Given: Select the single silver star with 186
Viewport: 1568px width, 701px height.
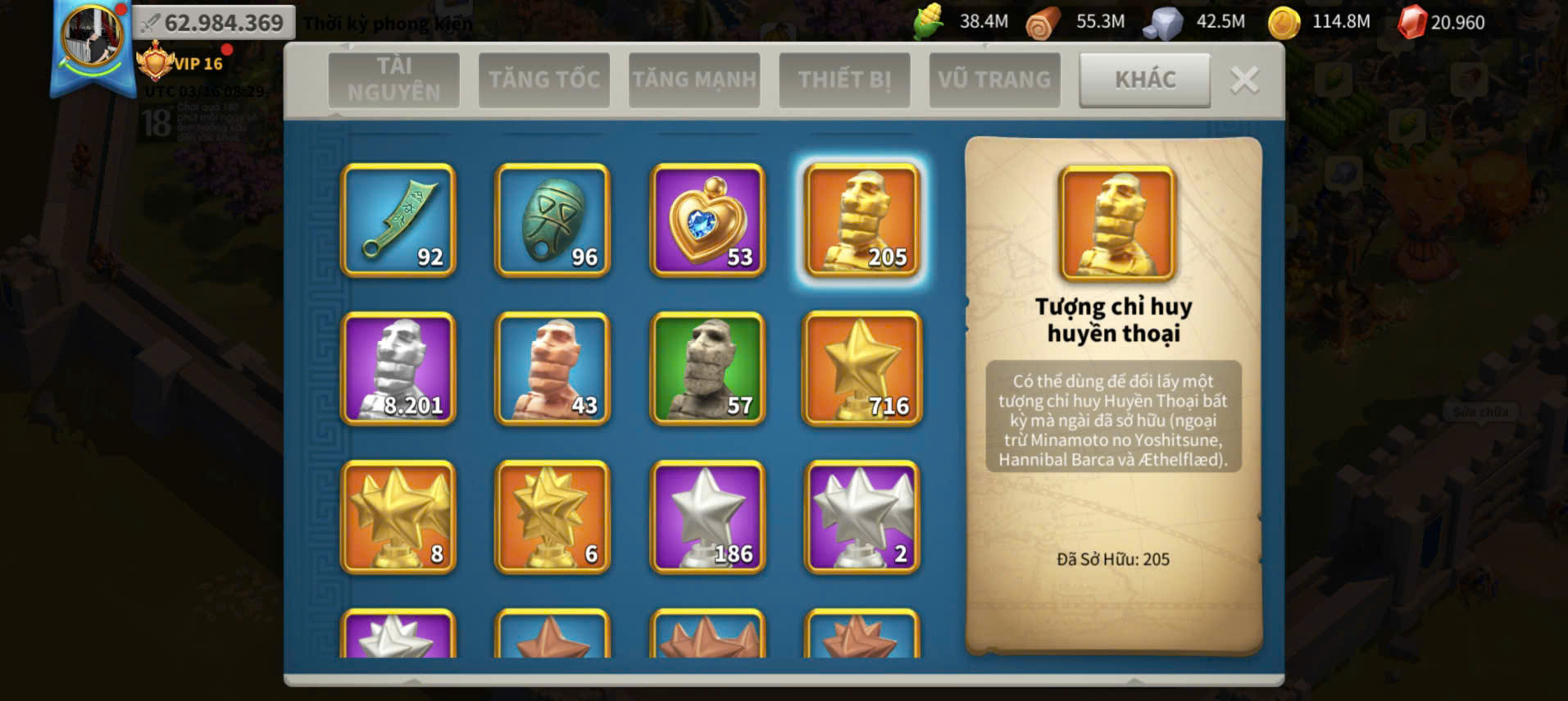Looking at the screenshot, I should 707,517.
